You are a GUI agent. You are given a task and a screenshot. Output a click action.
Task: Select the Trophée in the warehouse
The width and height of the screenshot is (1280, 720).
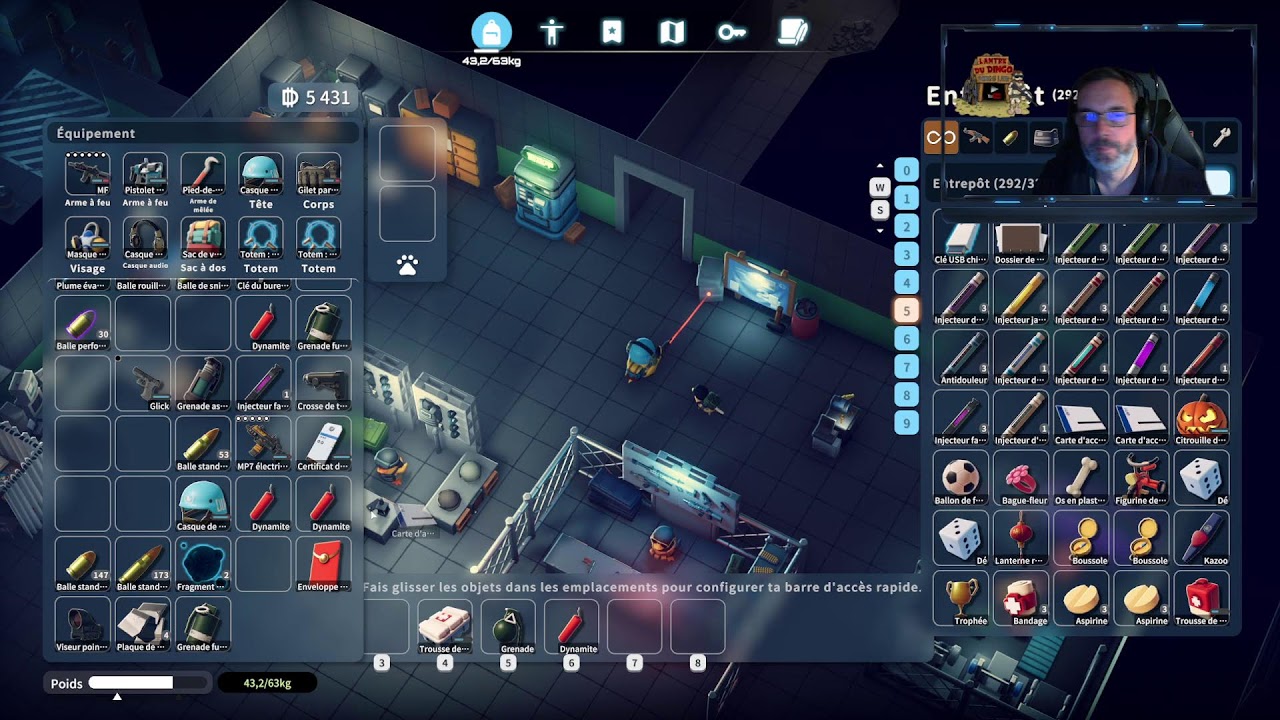(960, 598)
